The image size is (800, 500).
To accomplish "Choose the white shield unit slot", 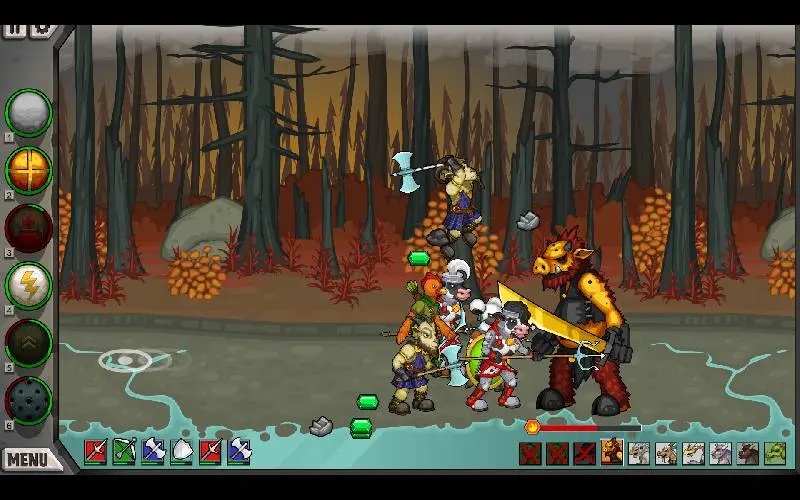I will click(x=182, y=452).
